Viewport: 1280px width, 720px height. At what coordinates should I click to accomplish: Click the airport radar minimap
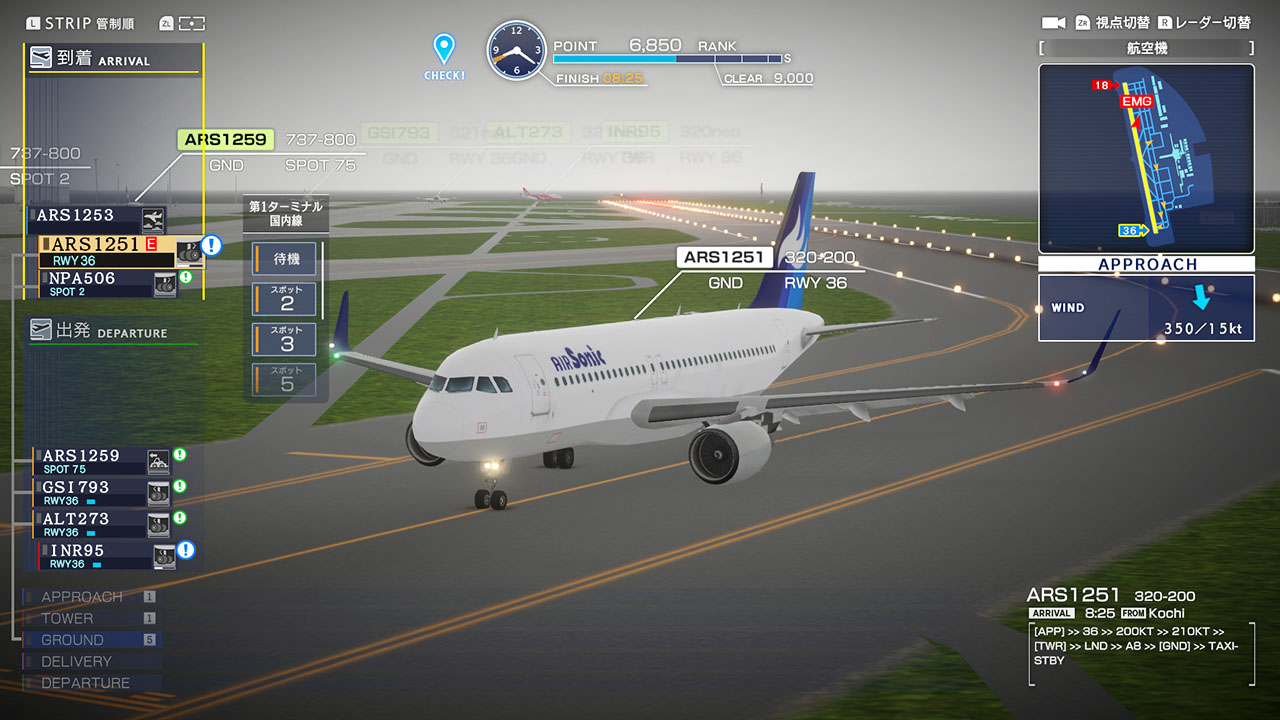[x=1146, y=158]
